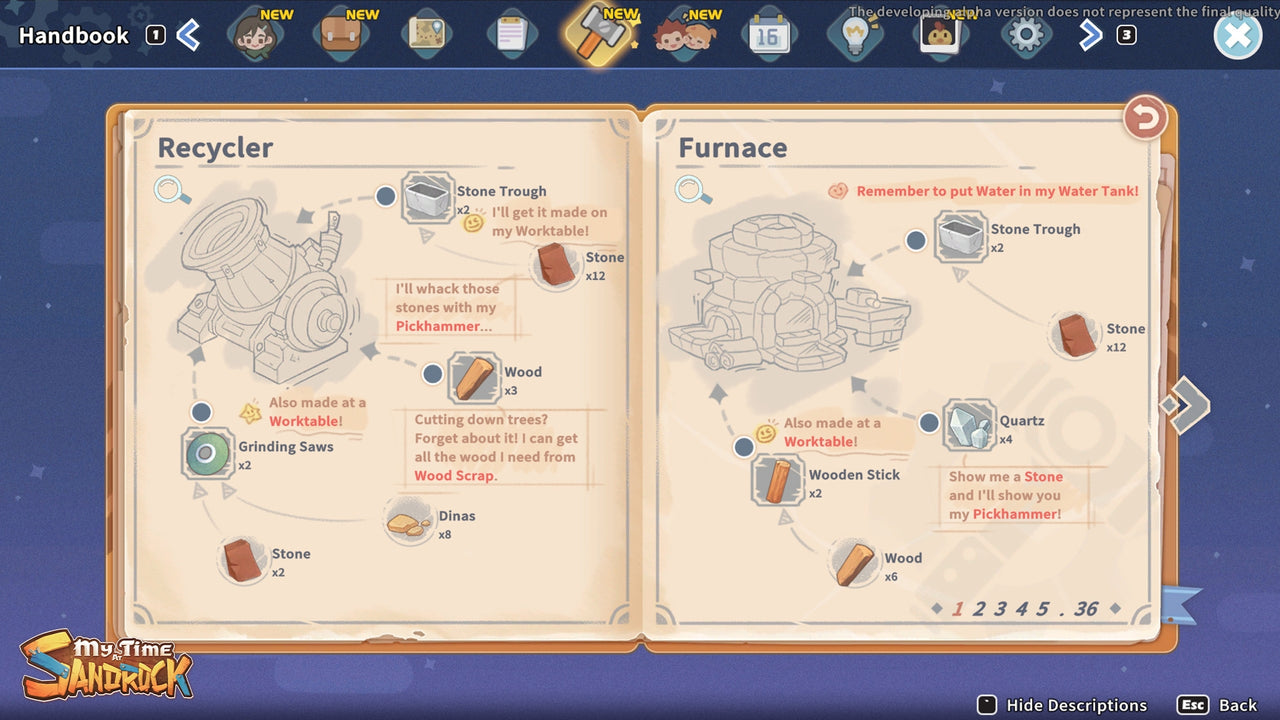
Task: Open the backpack inventory icon
Action: pos(340,33)
